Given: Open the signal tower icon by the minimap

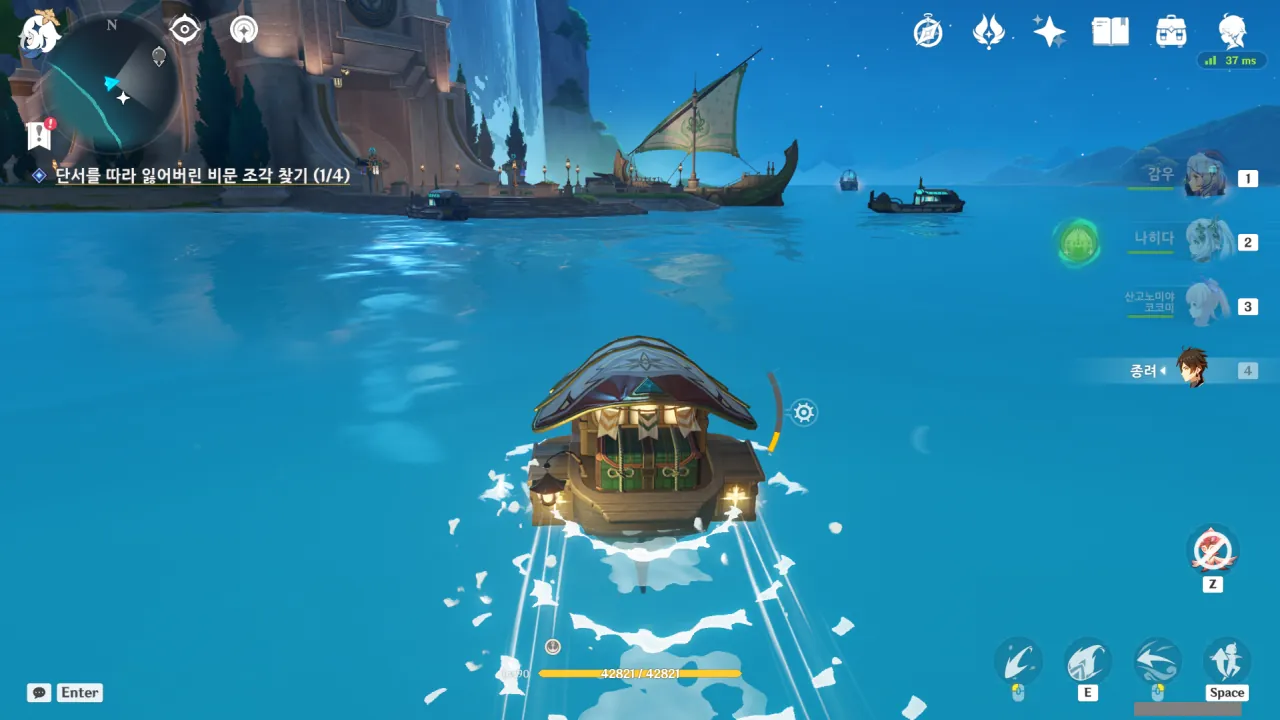Looking at the screenshot, I should pos(244,30).
